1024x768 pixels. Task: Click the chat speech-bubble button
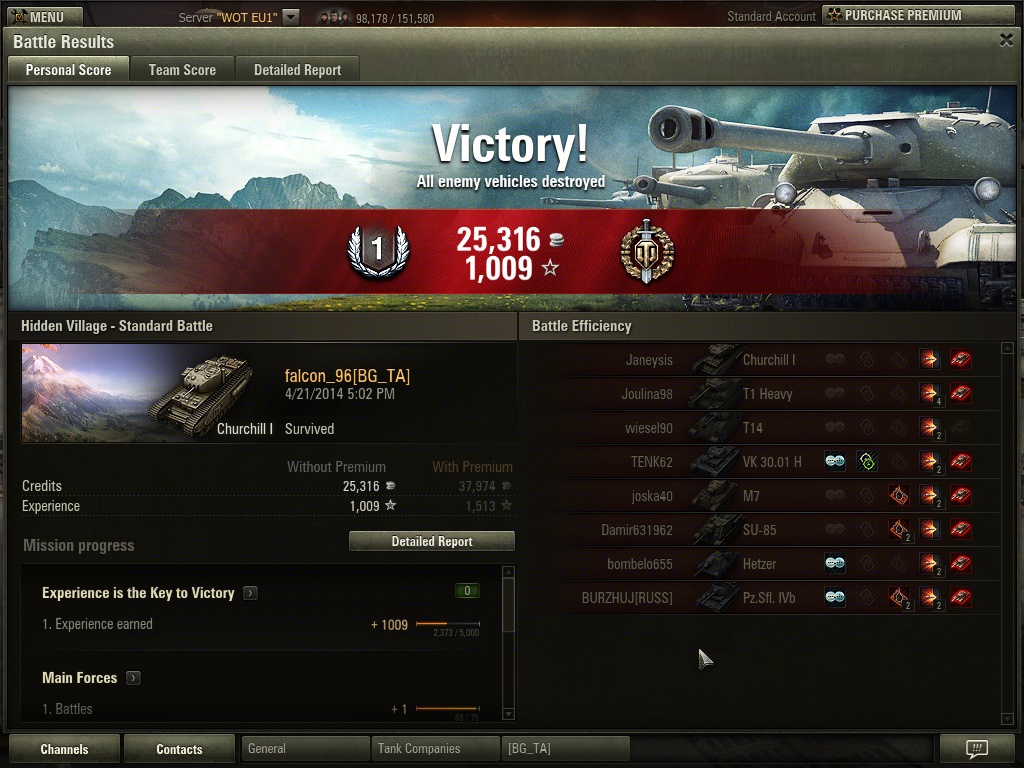click(x=977, y=748)
